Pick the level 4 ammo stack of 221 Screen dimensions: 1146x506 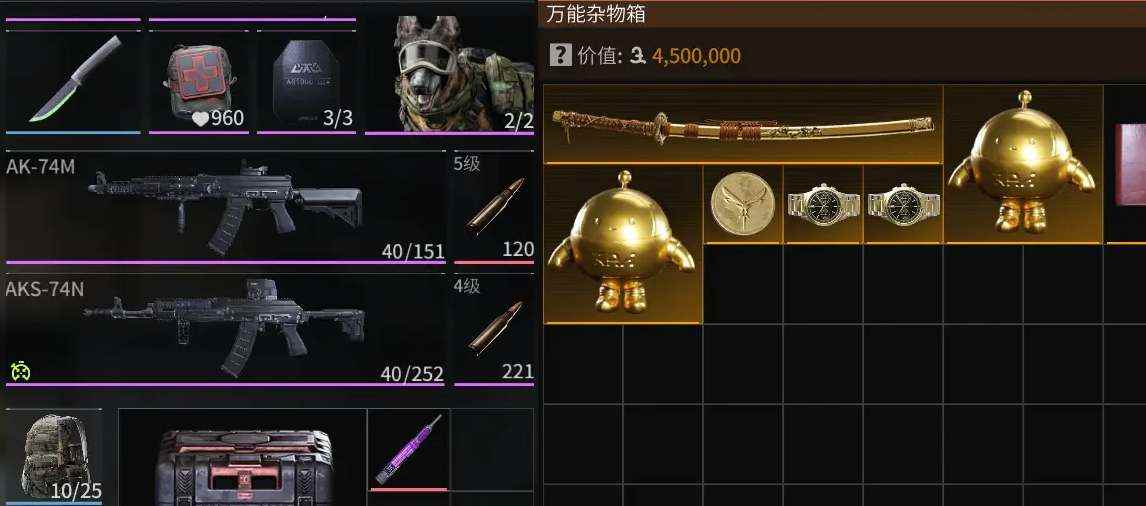[x=494, y=329]
